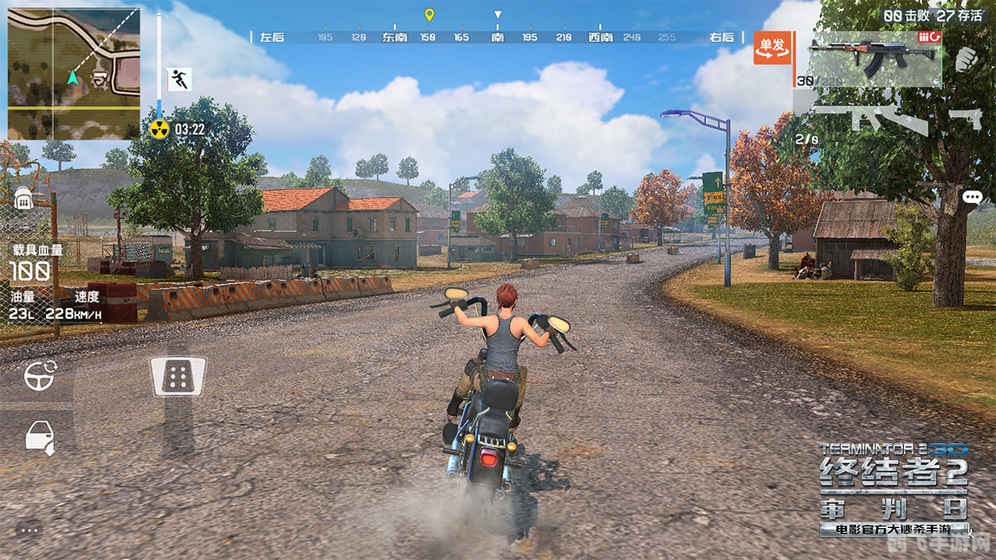Open the three-dots more menu
Viewport: 996px width, 560px height.
[x=28, y=529]
